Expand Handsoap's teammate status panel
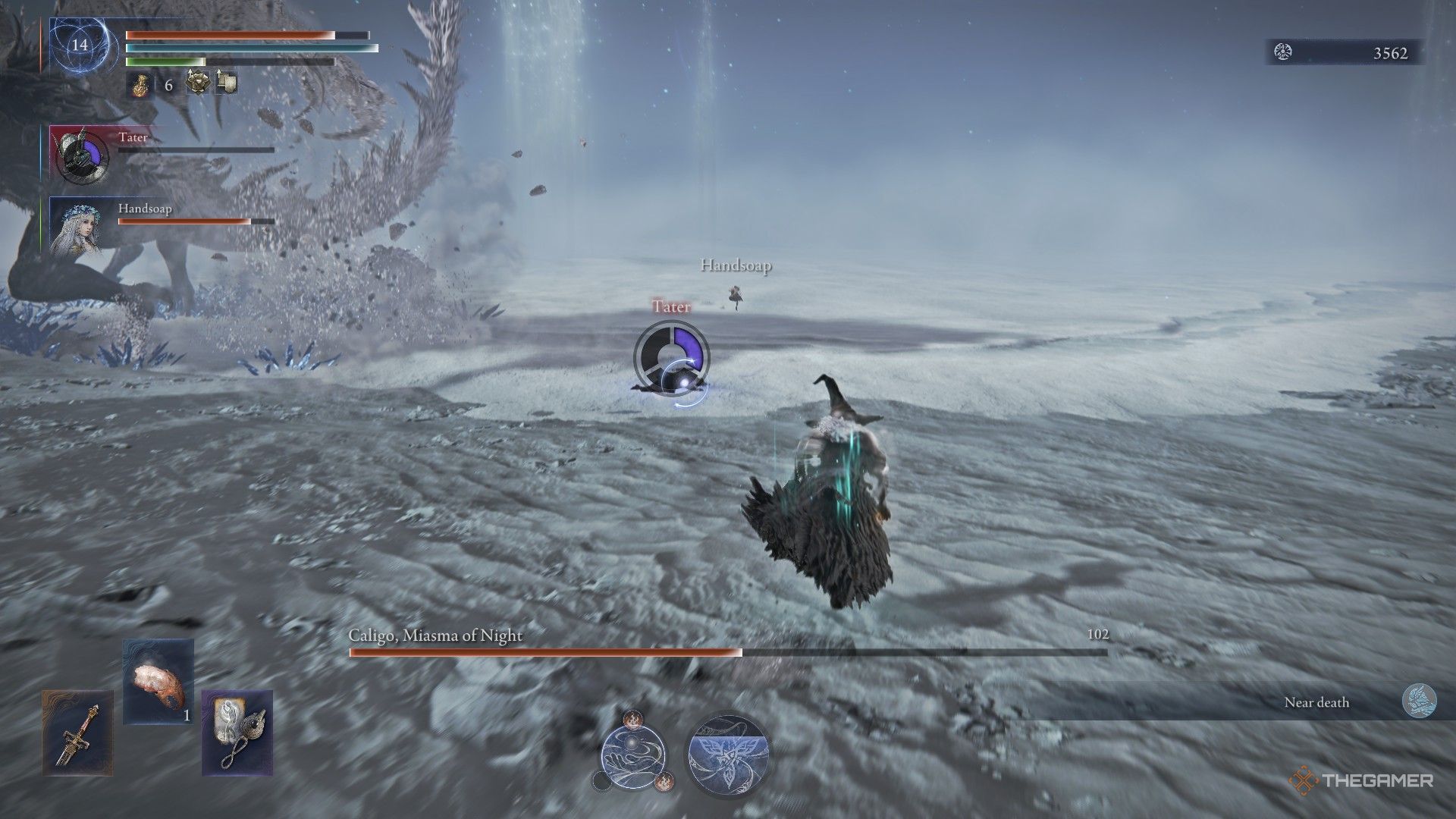The image size is (1456, 819). (78, 227)
